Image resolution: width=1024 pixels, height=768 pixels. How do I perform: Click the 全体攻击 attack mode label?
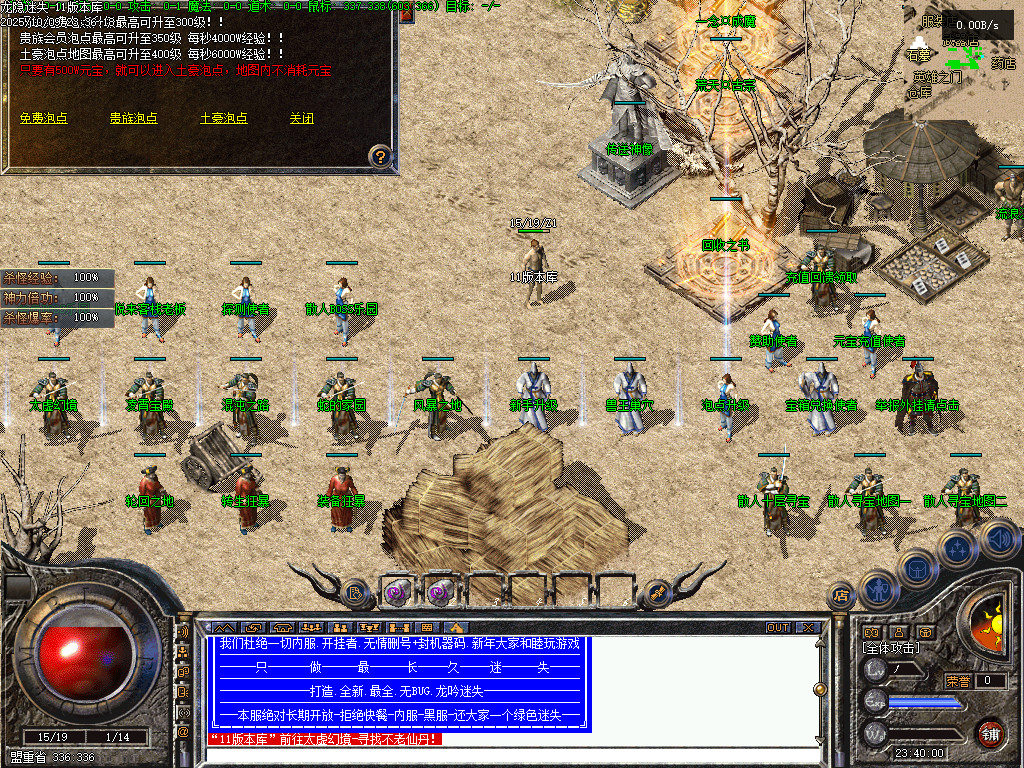892,649
